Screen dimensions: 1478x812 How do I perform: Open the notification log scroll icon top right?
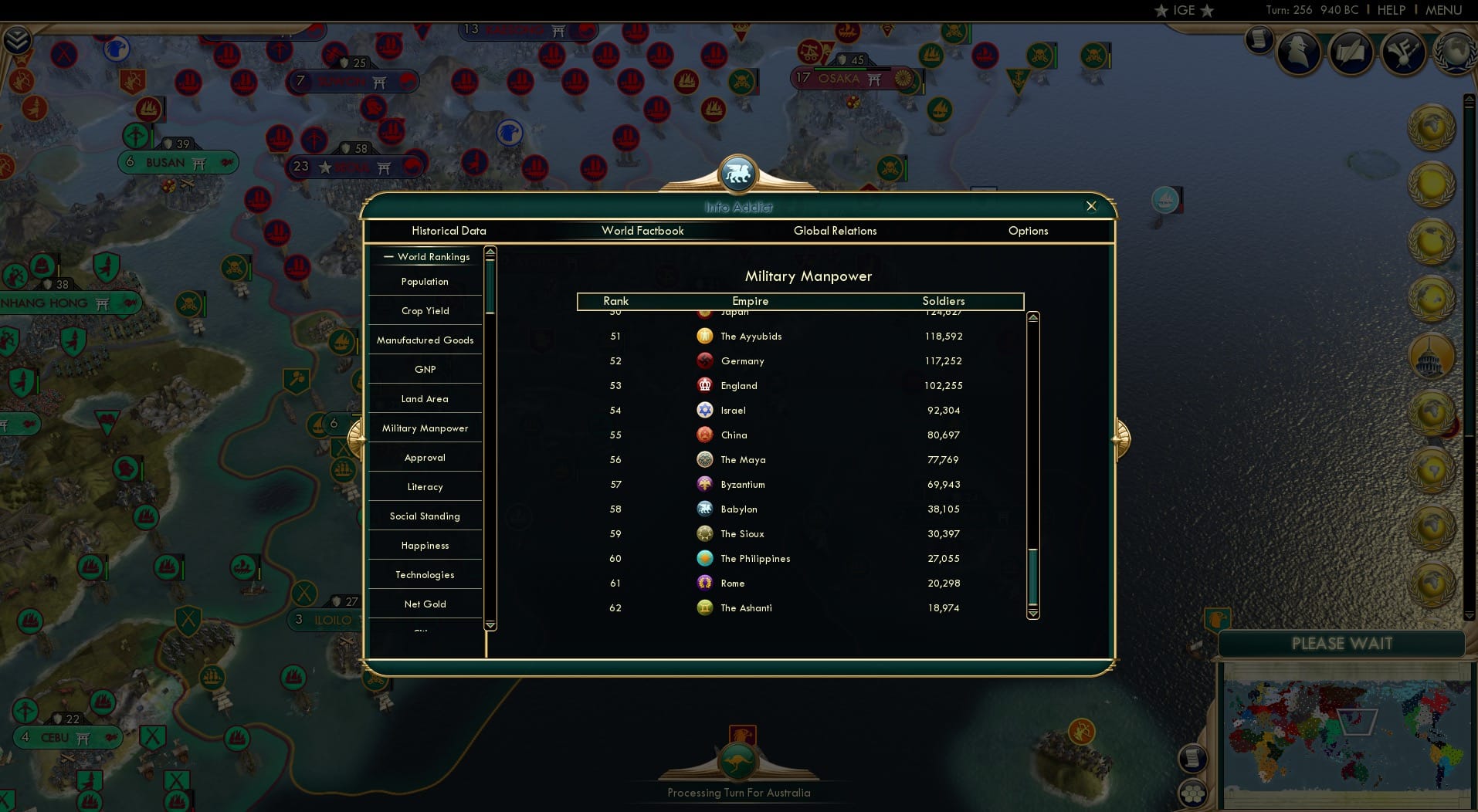(1261, 38)
